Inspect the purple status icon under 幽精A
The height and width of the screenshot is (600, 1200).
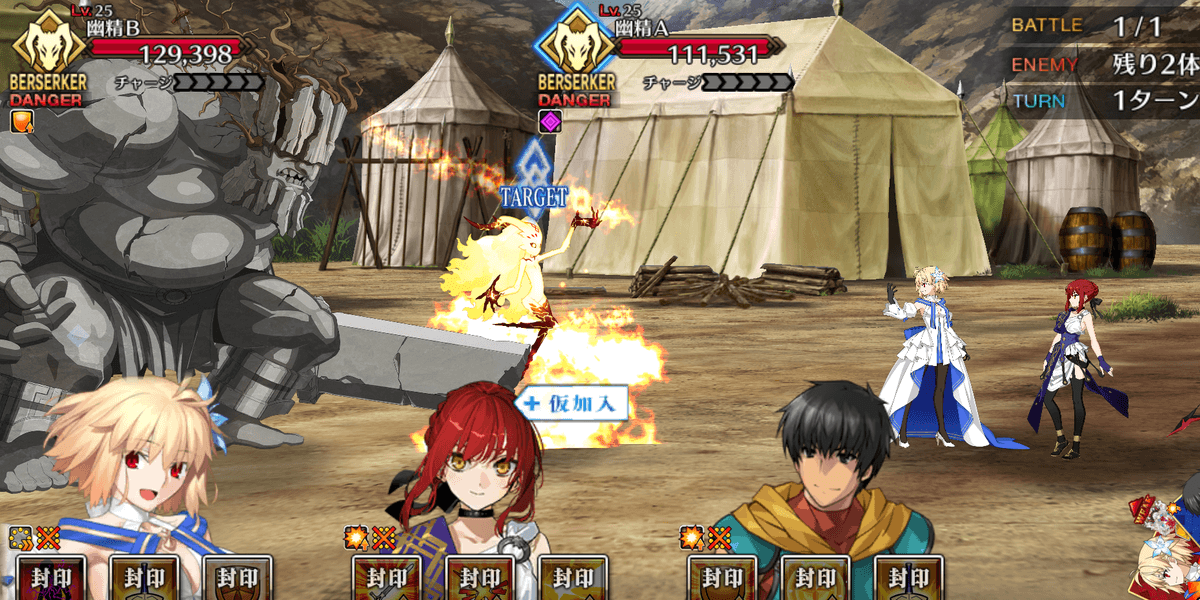(x=550, y=122)
